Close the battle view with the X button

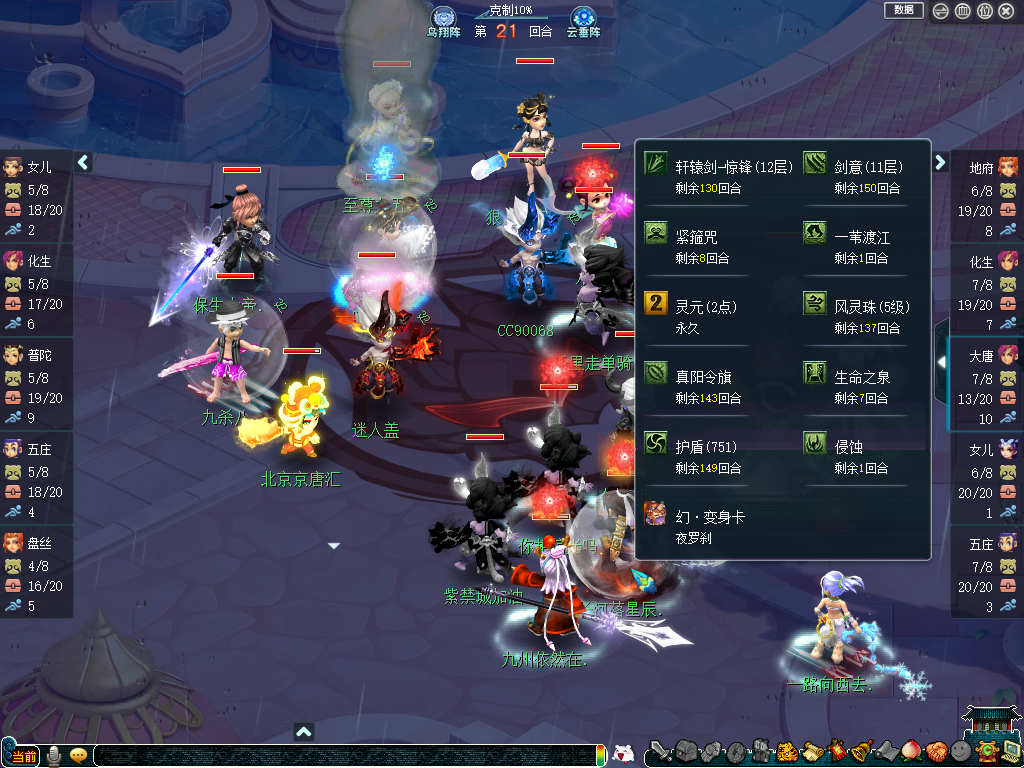coord(1006,11)
